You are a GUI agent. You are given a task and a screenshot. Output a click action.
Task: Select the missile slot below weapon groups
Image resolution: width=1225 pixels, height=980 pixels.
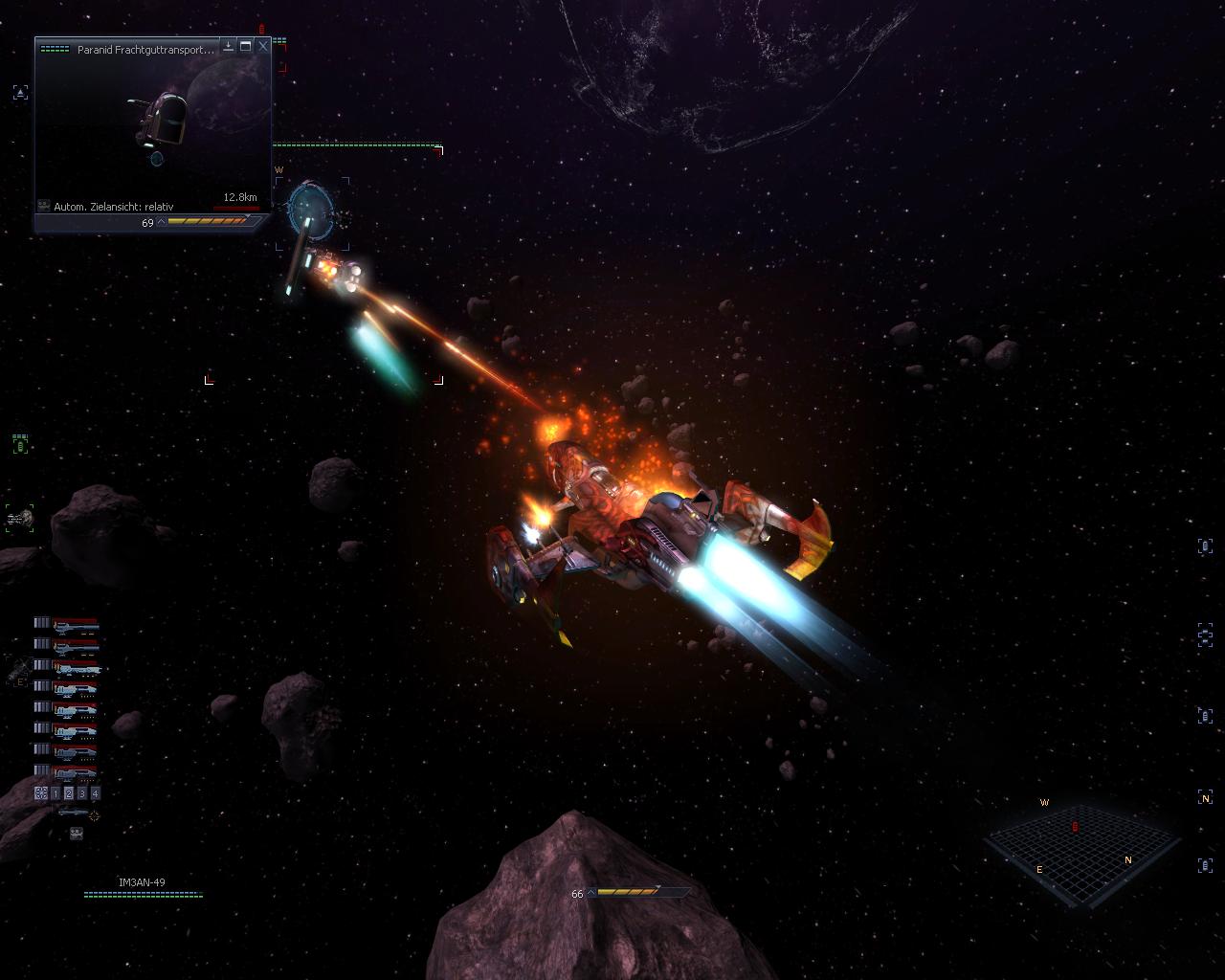pos(73,813)
